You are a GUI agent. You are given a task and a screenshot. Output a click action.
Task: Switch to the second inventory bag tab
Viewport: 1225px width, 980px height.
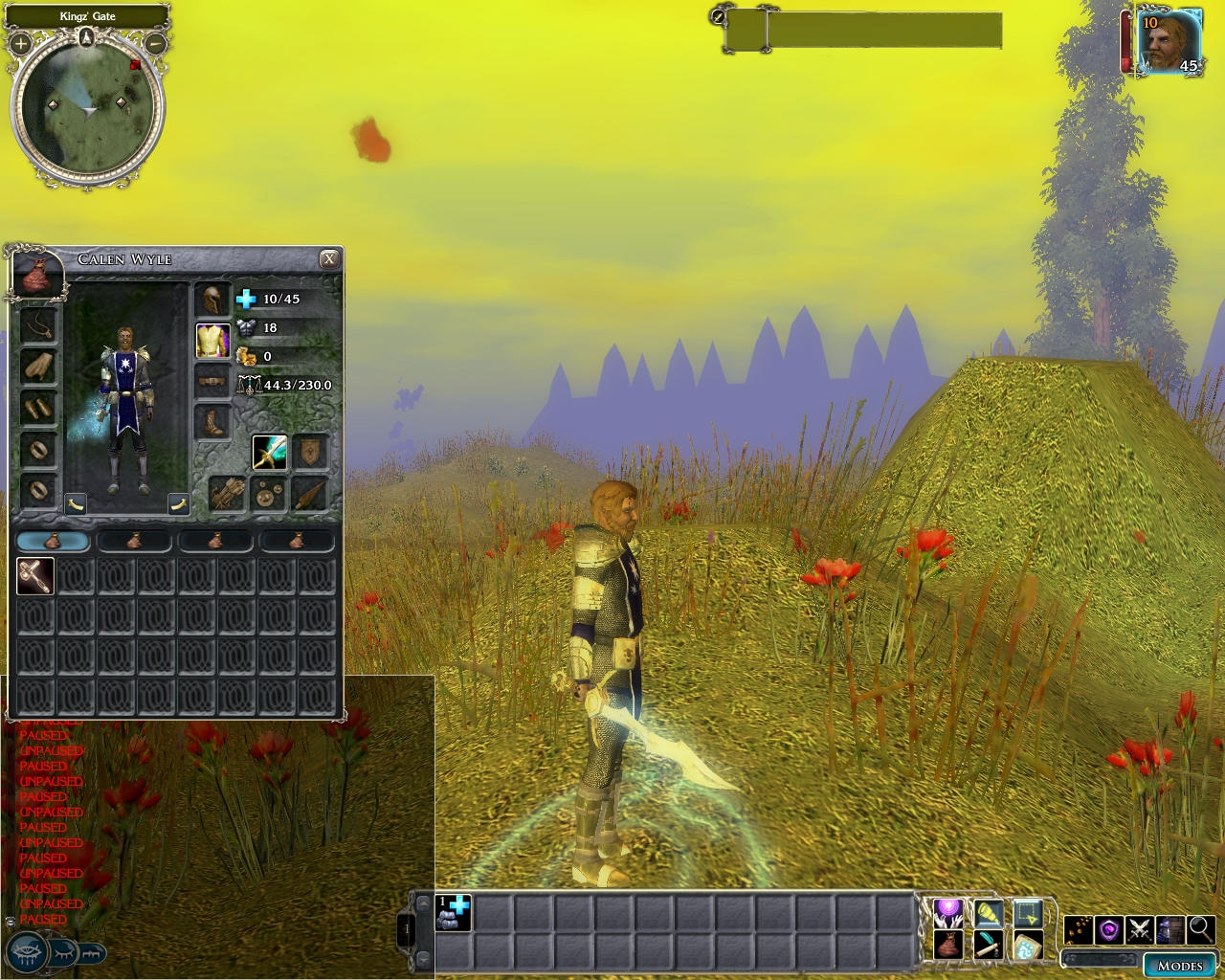pyautogui.click(x=134, y=541)
